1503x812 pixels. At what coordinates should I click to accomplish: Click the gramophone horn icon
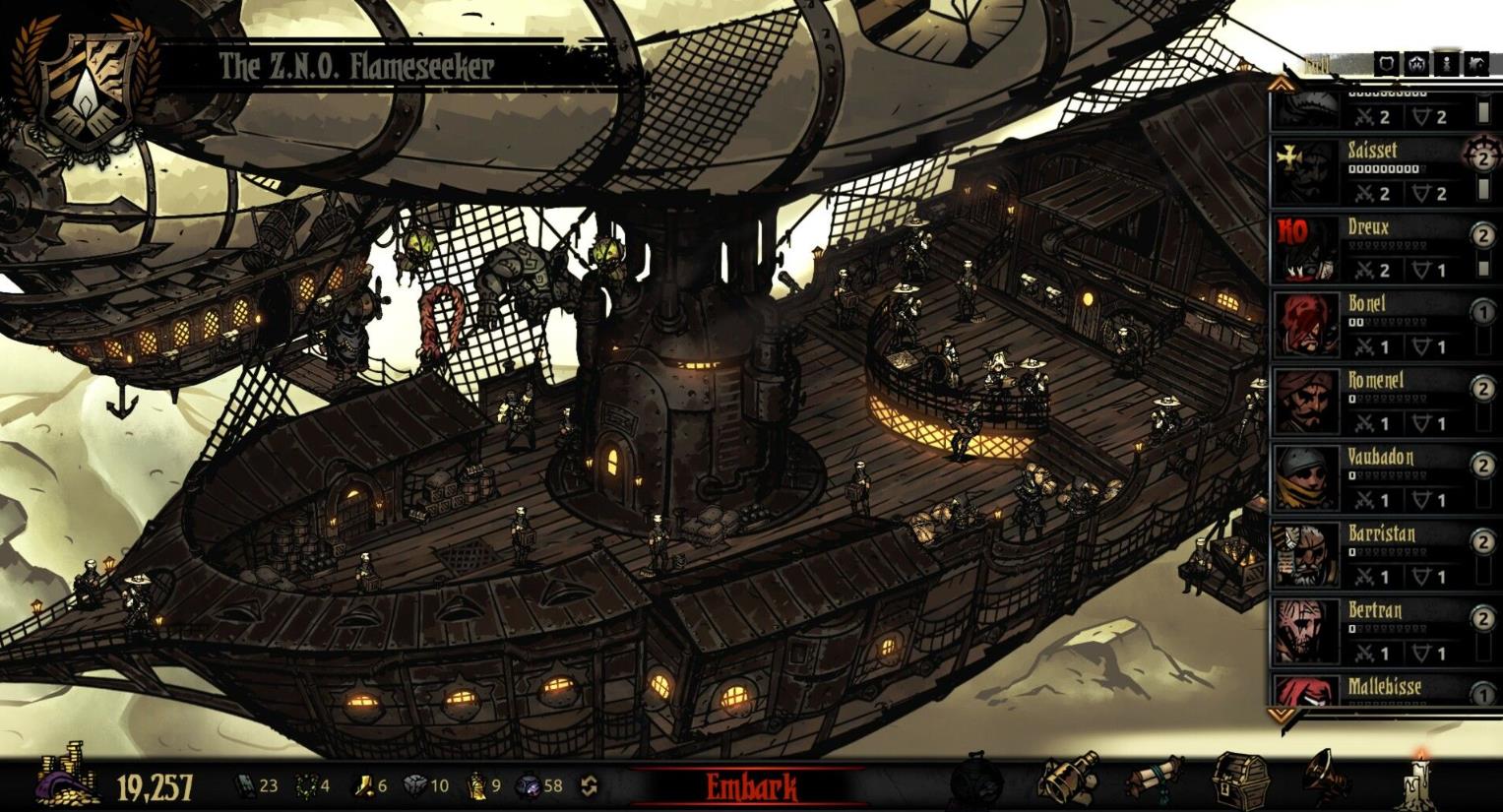coord(1326,779)
